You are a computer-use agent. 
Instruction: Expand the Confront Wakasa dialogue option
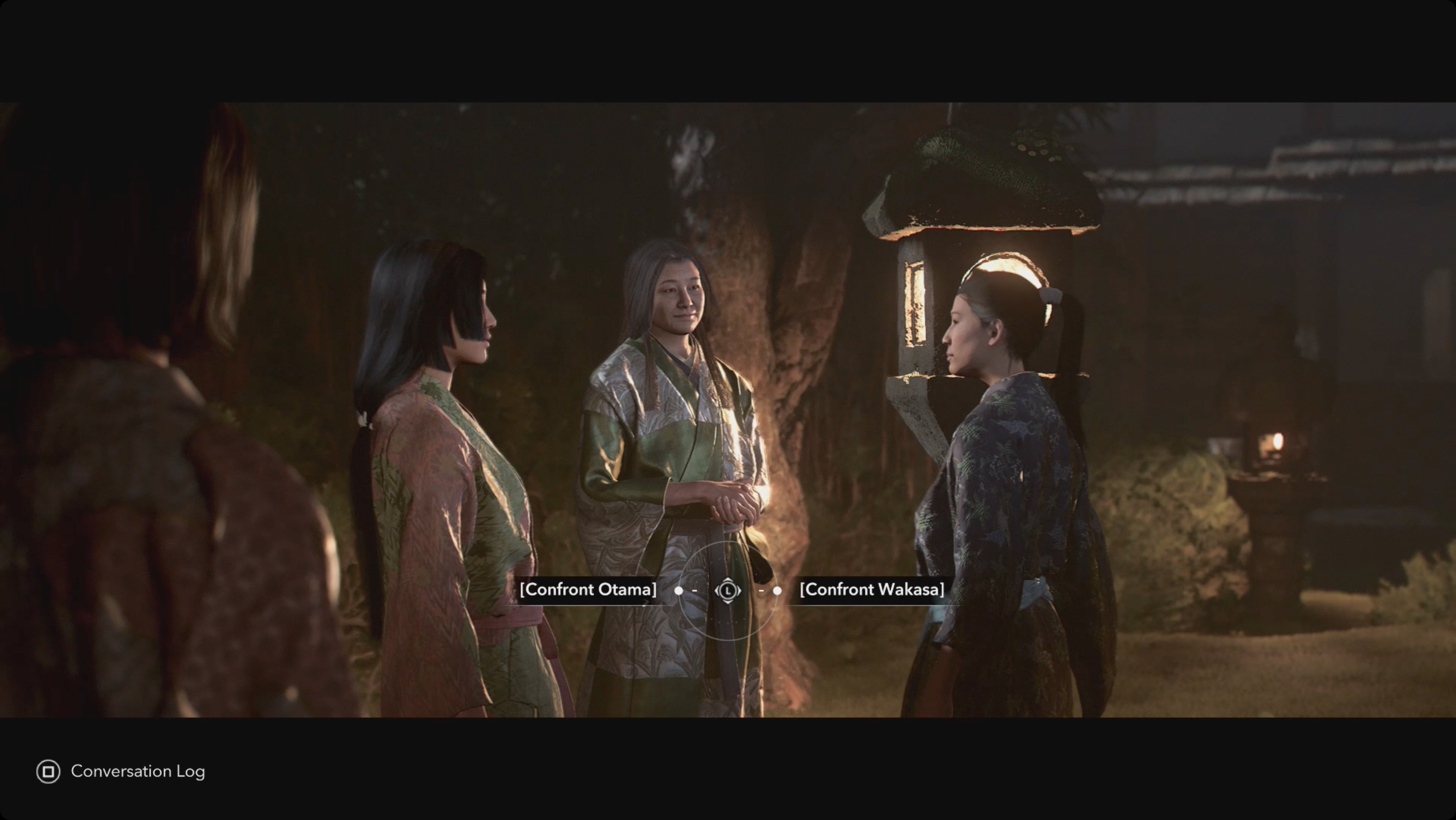(873, 589)
